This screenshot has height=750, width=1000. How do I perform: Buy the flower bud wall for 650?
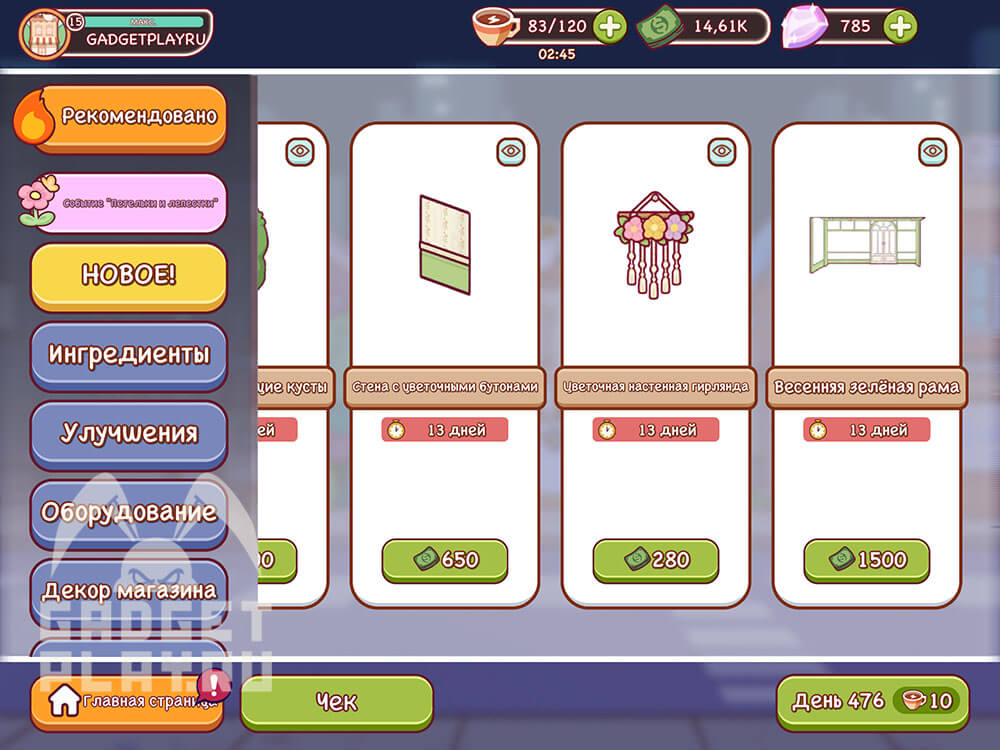point(445,559)
